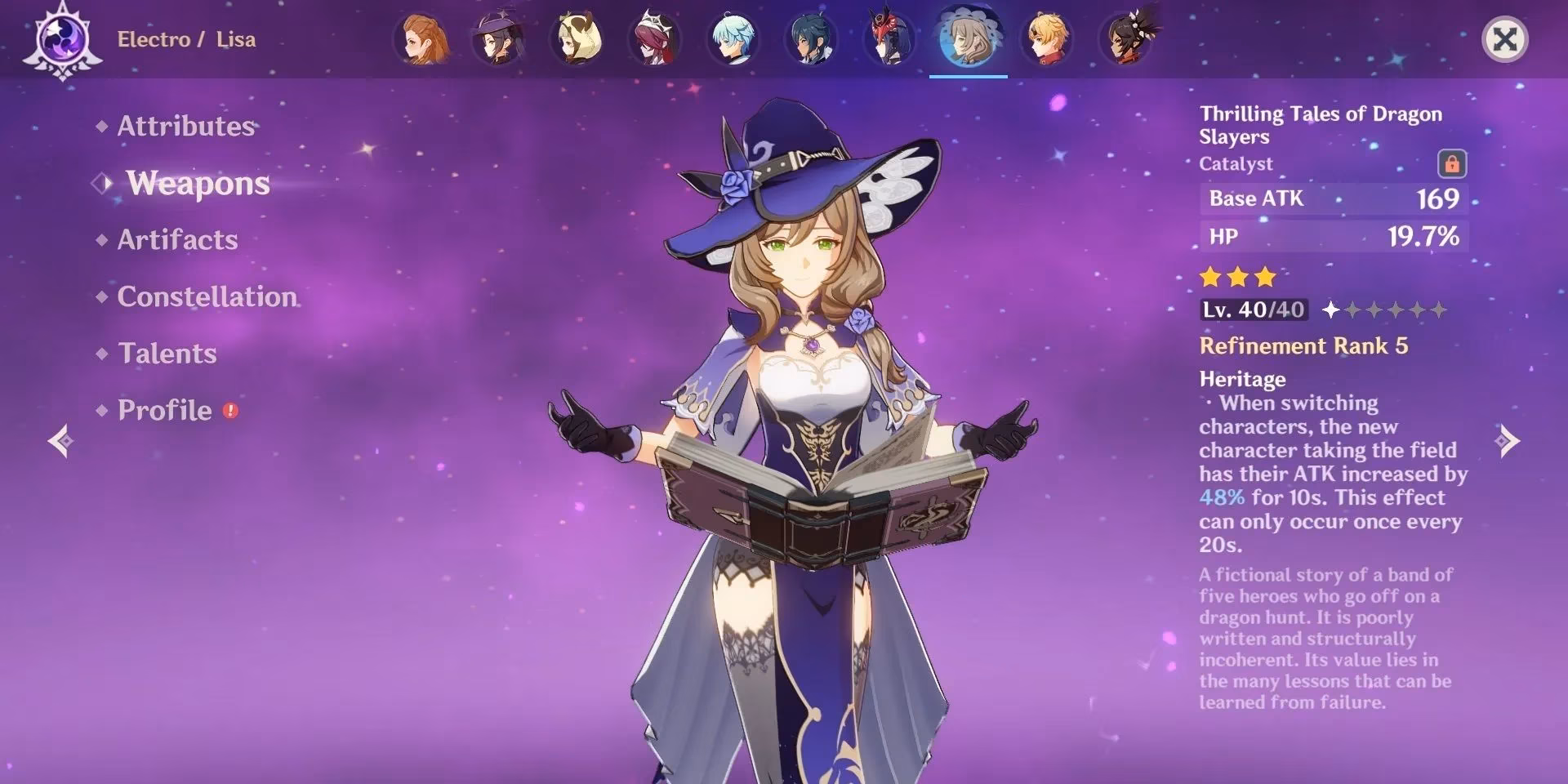This screenshot has height=784, width=1568.
Task: Open the Attributes section
Action: [185, 126]
